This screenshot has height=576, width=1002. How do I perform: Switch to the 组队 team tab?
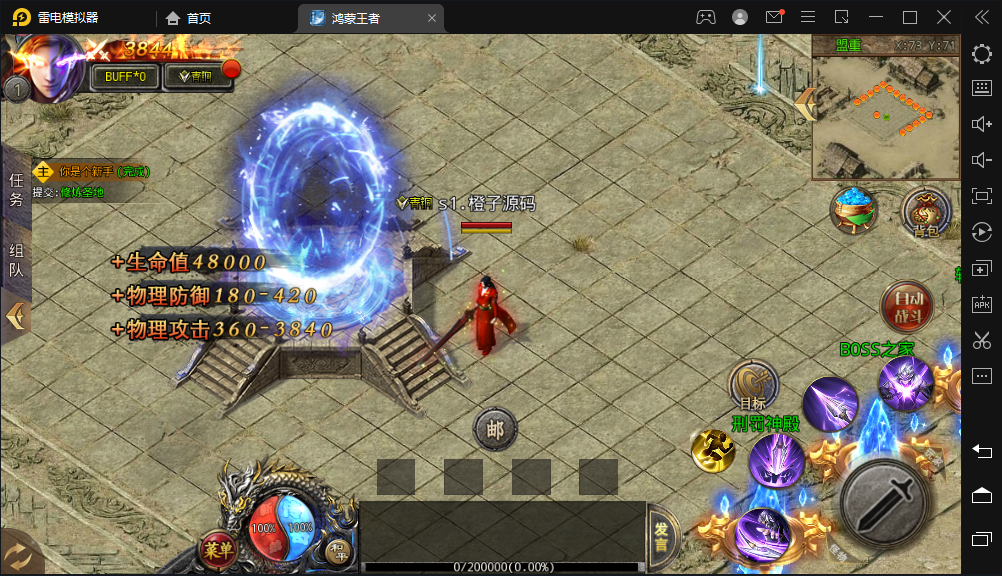coord(16,259)
